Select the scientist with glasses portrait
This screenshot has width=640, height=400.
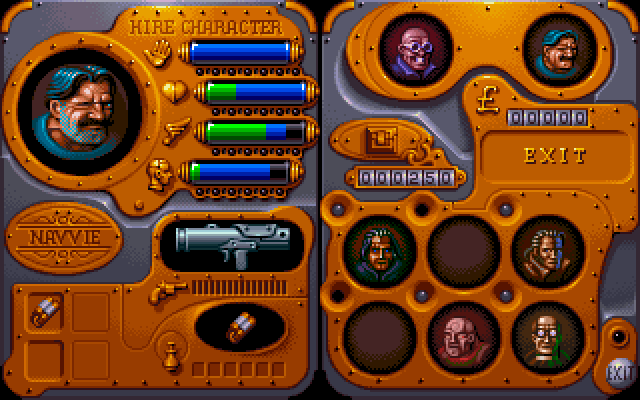coord(546,335)
